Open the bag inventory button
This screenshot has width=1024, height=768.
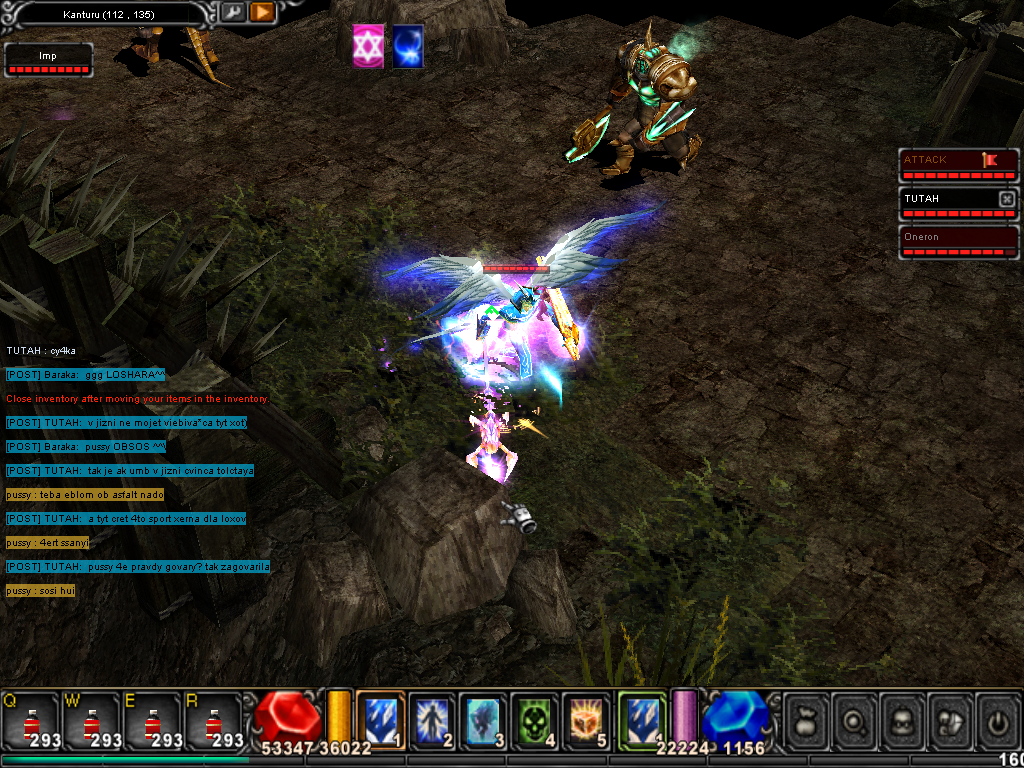(x=806, y=720)
